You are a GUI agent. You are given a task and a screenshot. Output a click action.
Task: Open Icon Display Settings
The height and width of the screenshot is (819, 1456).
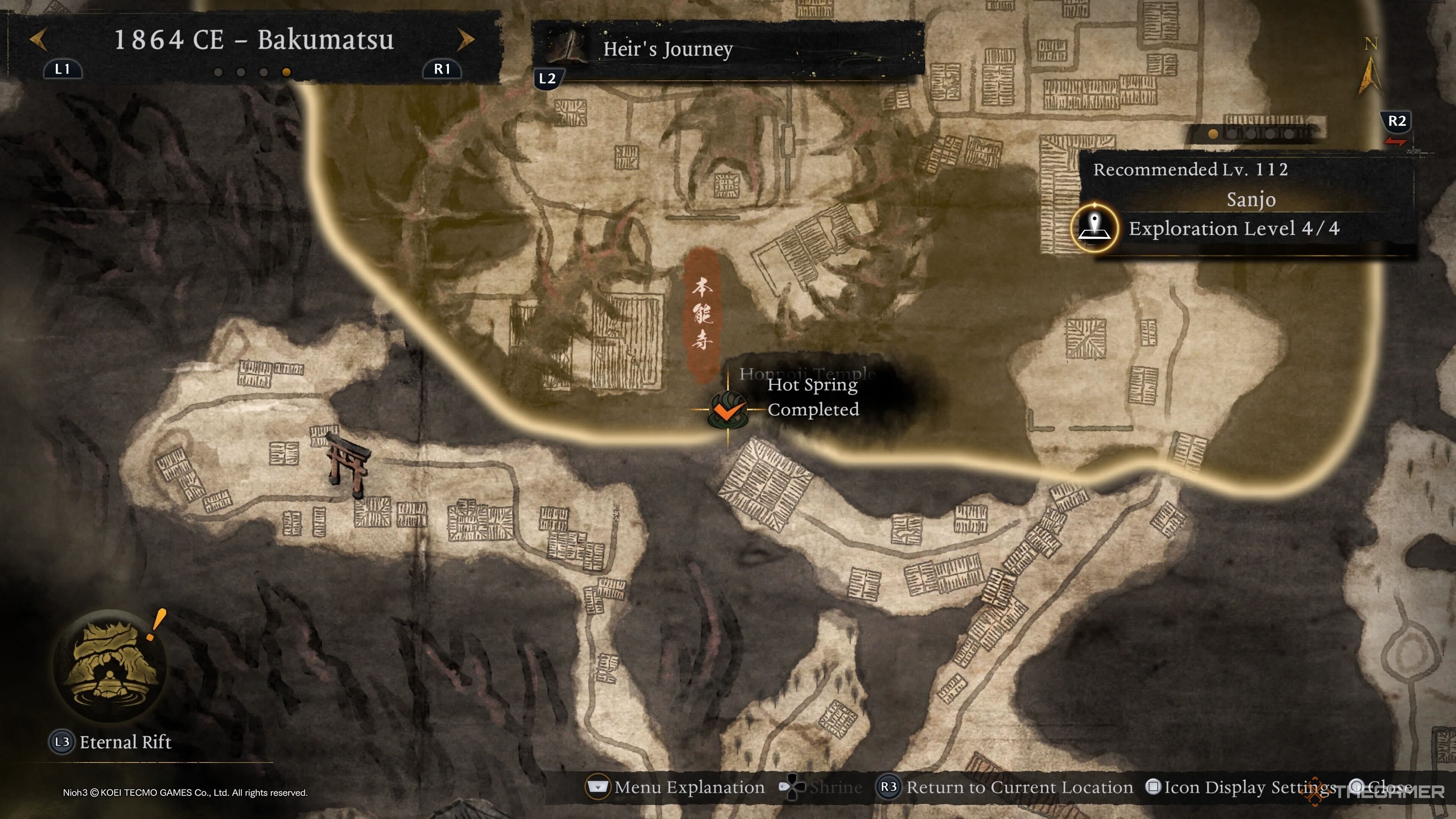click(x=1241, y=787)
